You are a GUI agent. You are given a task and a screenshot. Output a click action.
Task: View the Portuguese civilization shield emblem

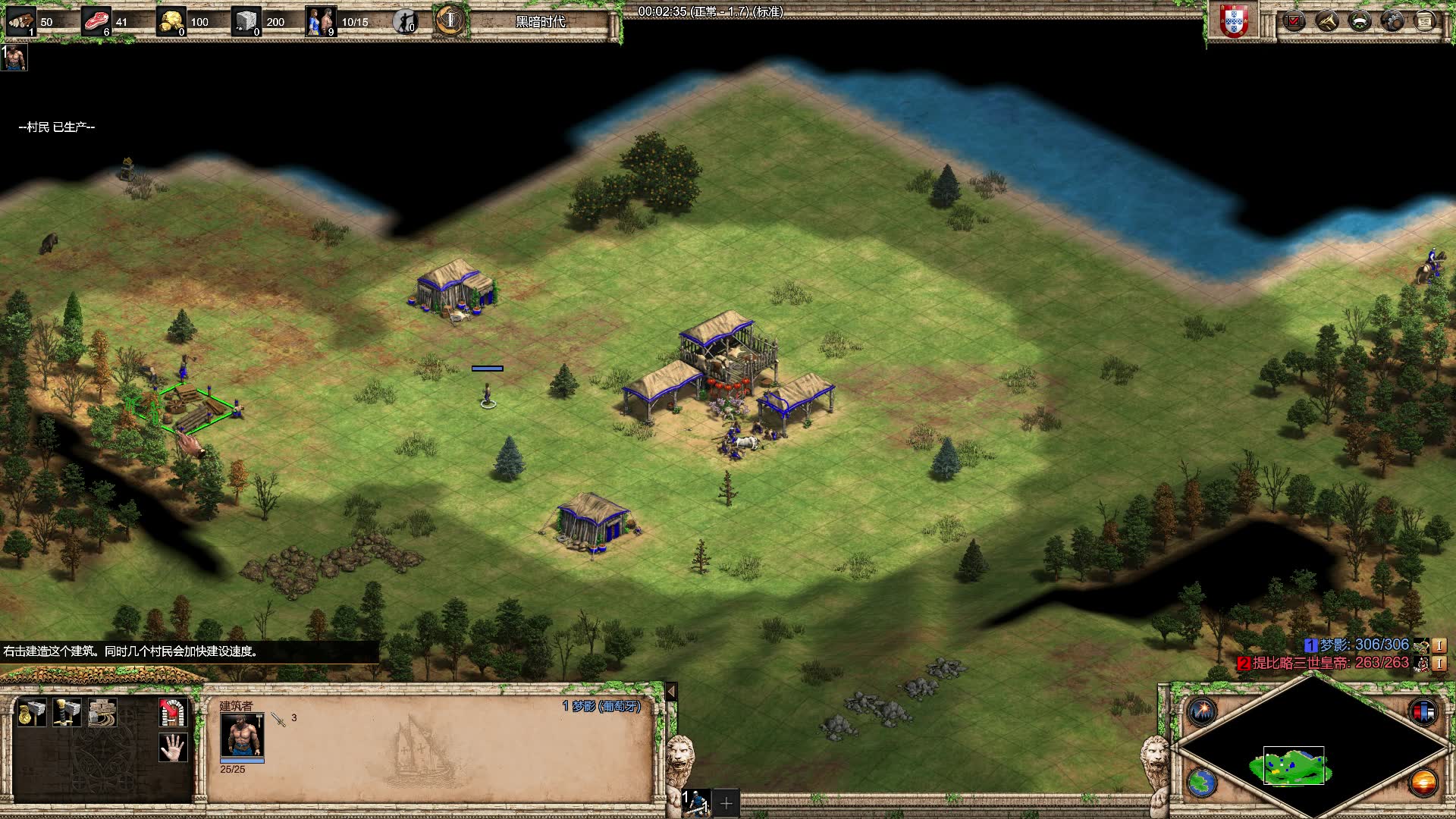pyautogui.click(x=1234, y=21)
